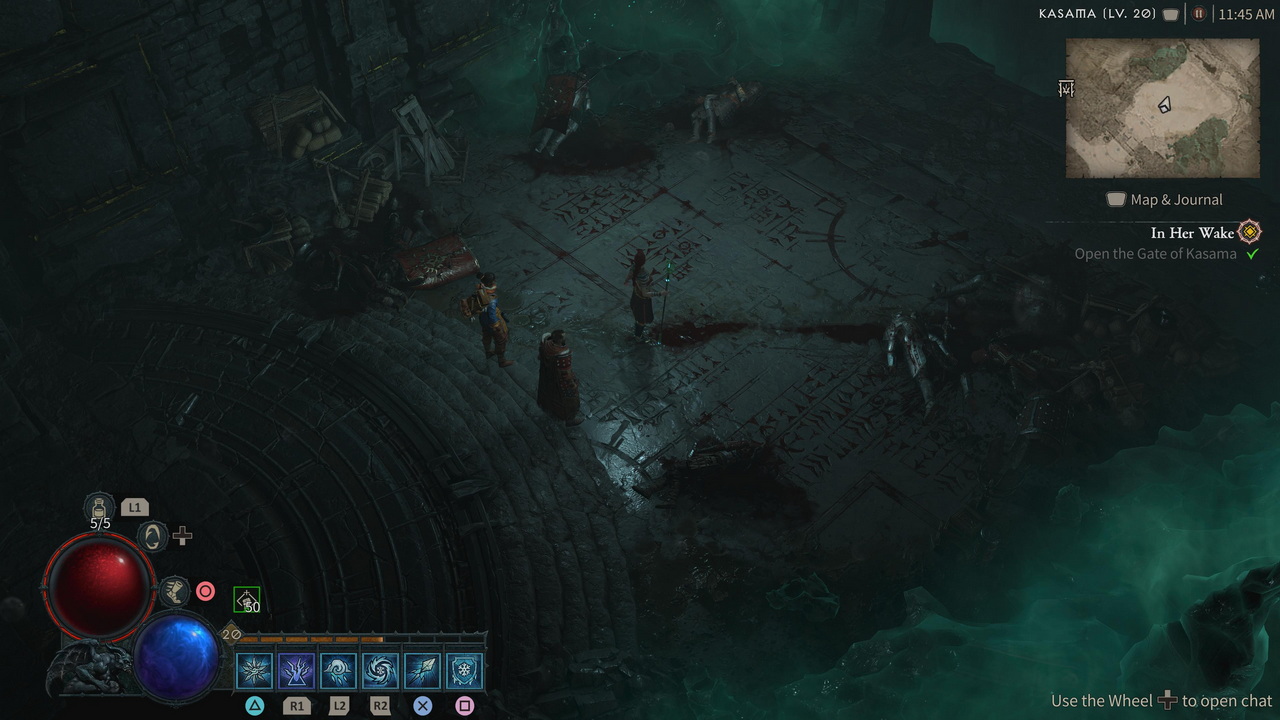
Task: Activate the evade boot icon
Action: click(x=174, y=591)
